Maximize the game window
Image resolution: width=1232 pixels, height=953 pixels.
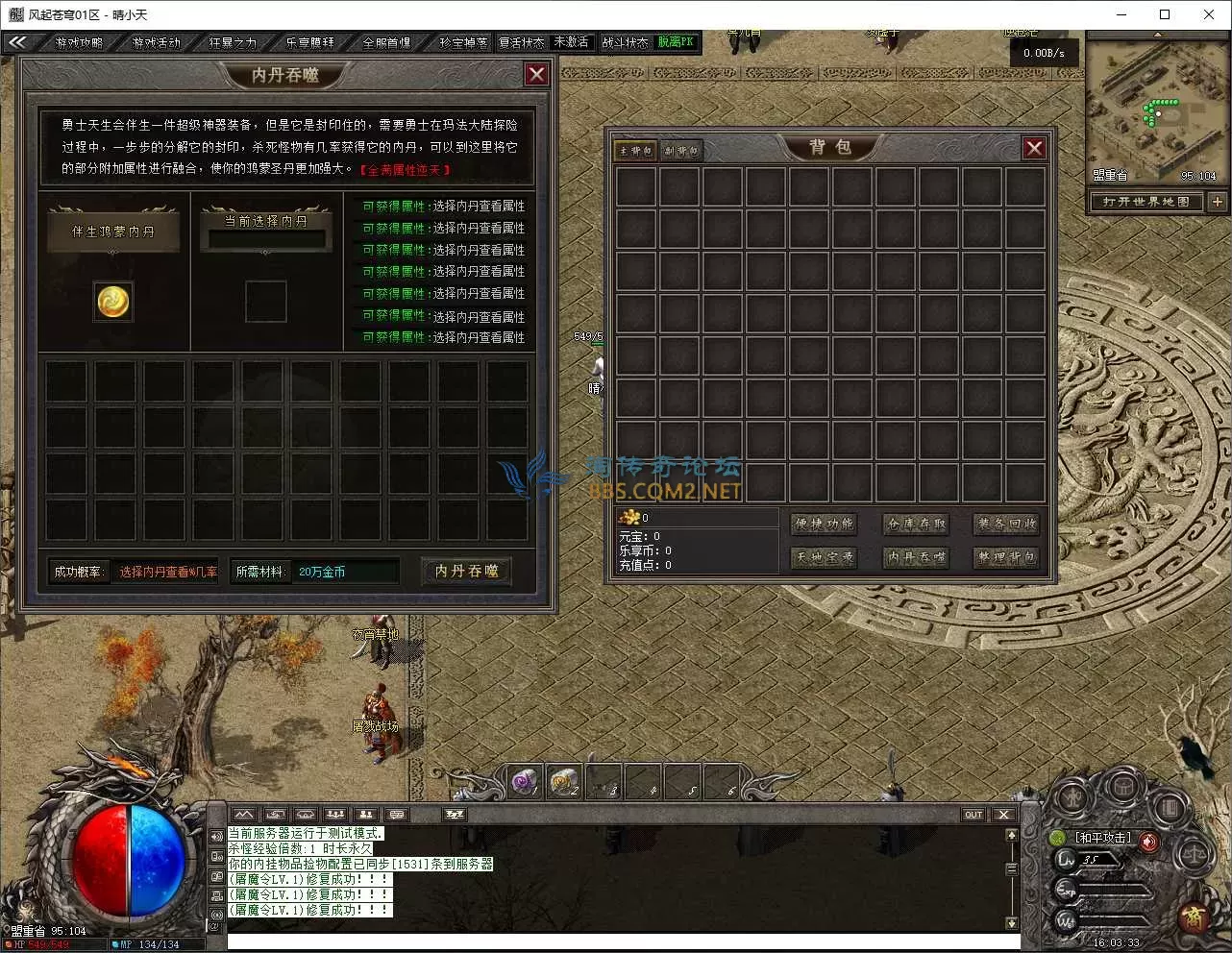[x=1165, y=14]
